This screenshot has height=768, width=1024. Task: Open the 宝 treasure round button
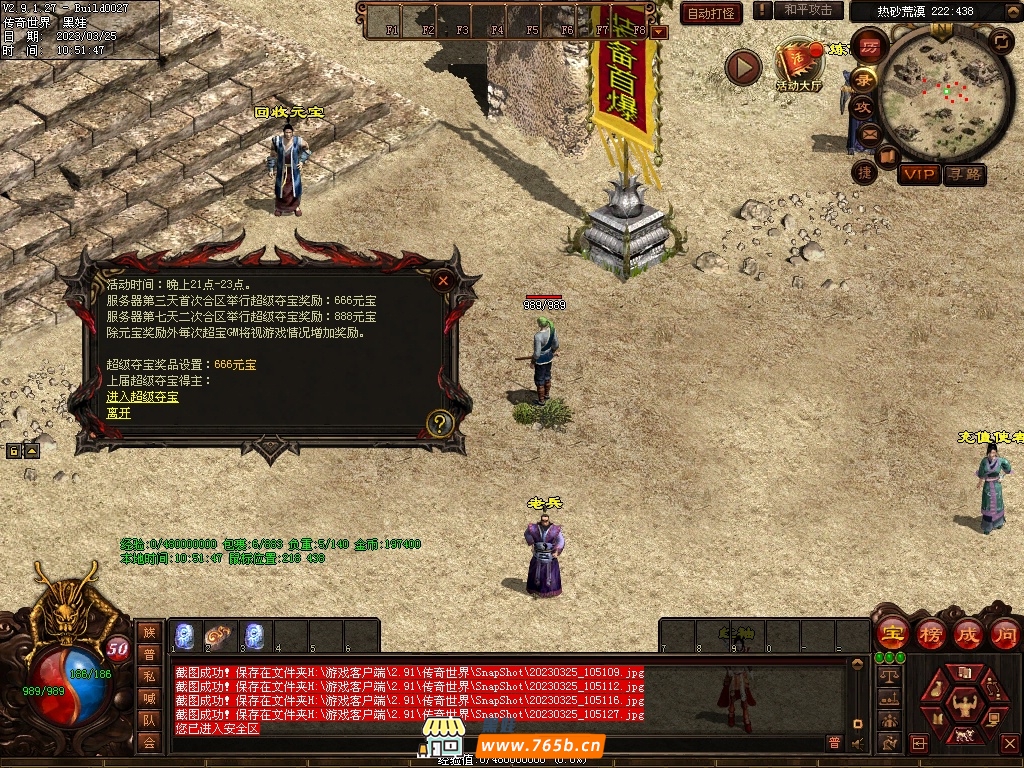click(x=892, y=634)
